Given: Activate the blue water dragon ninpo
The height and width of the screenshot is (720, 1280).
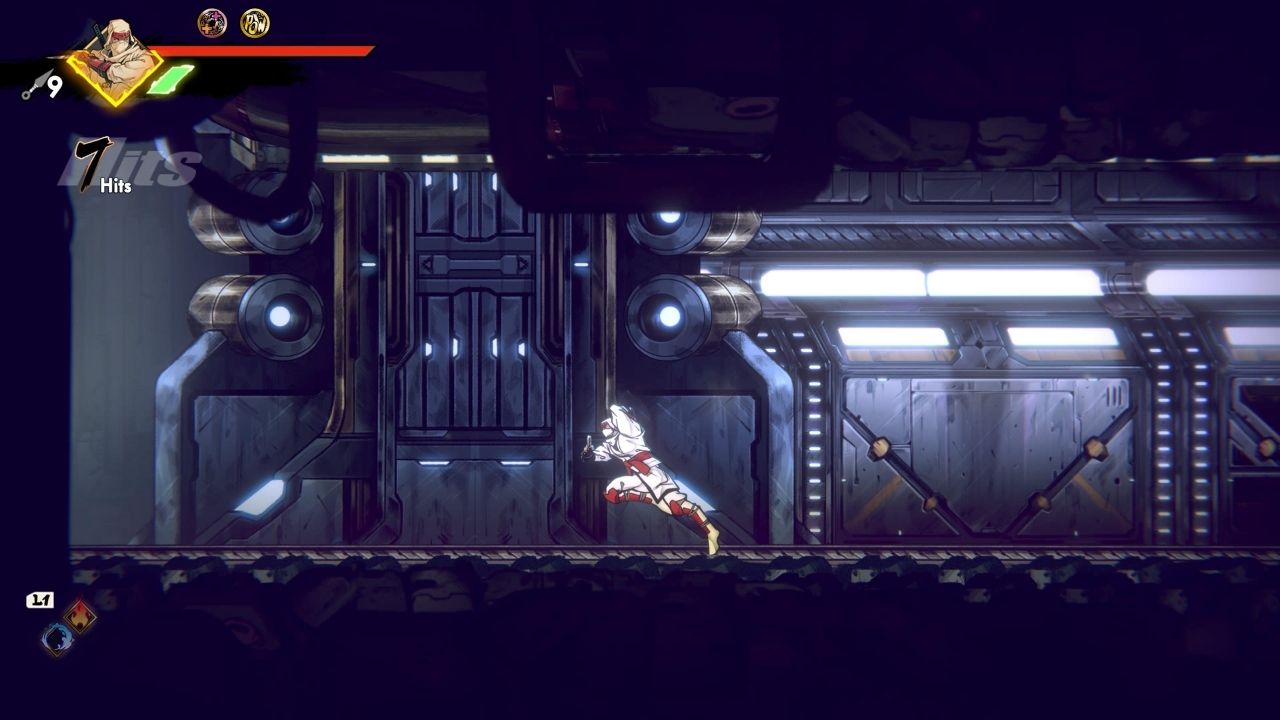Looking at the screenshot, I should [57, 638].
